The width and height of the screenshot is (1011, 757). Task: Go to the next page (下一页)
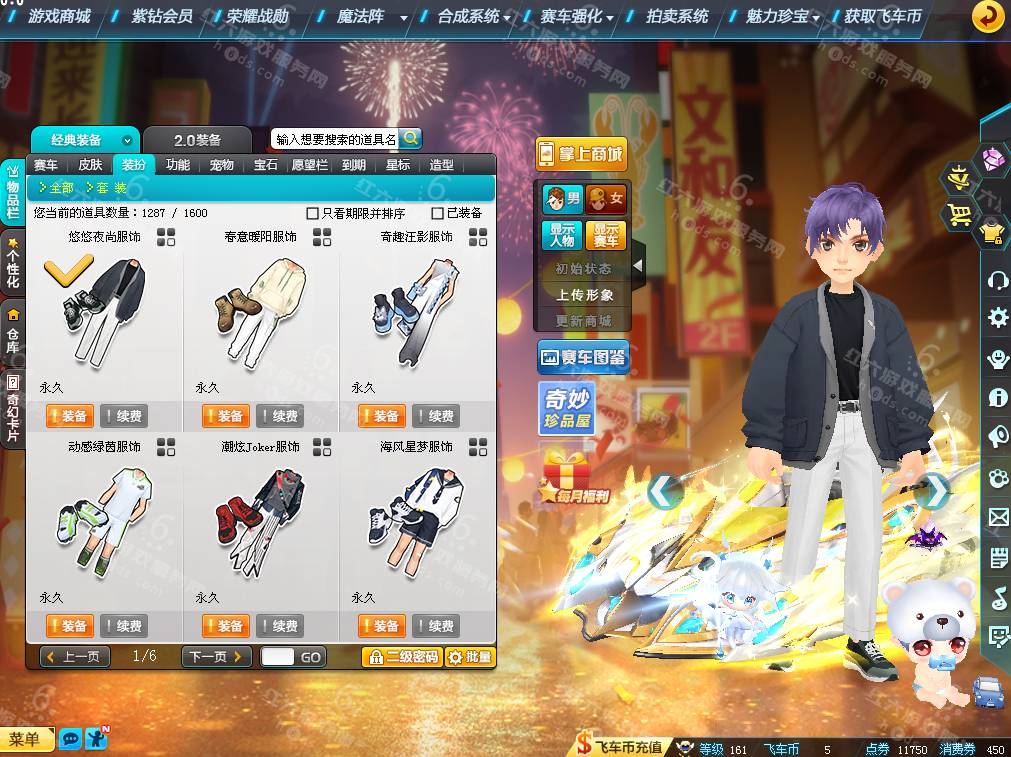coord(215,657)
